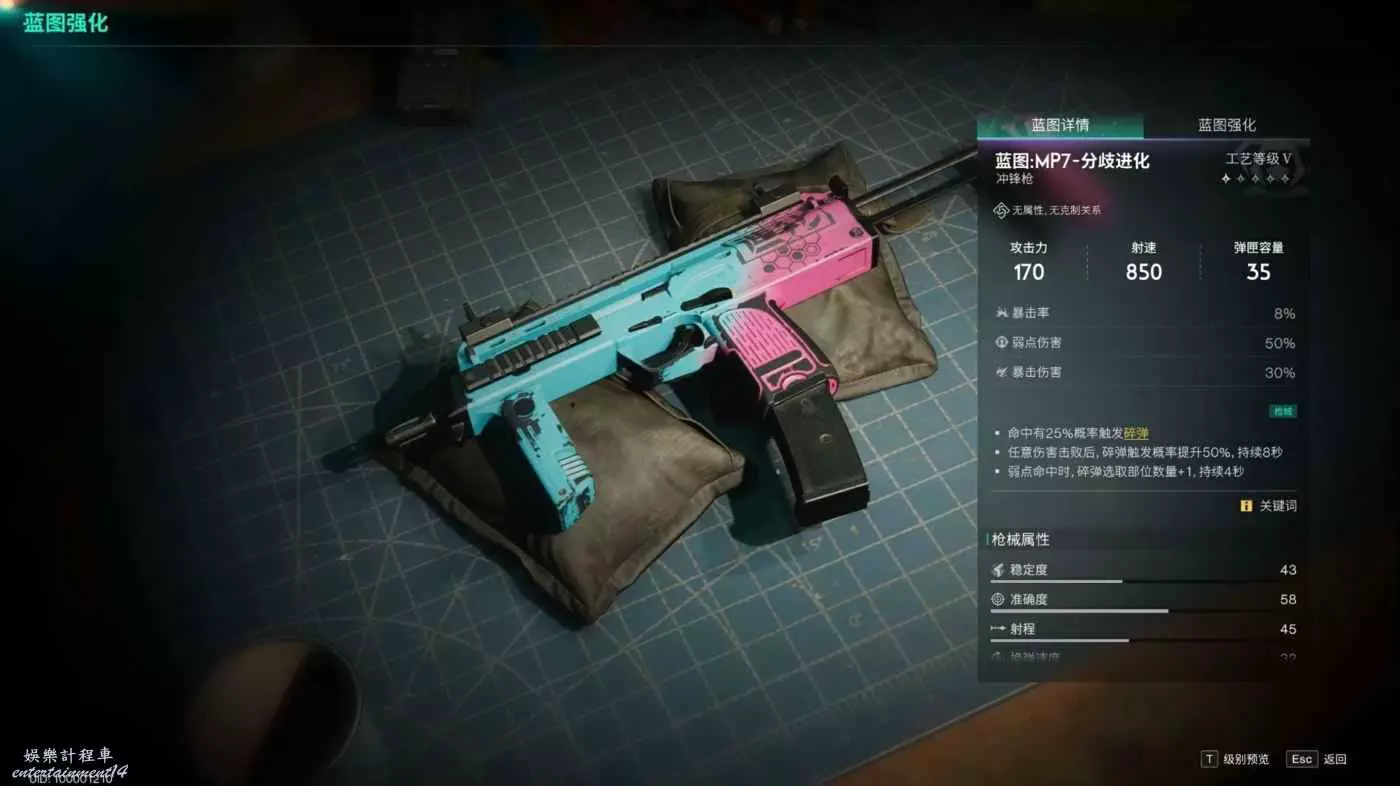Show 级别预览 level preview
1400x786 pixels.
click(1236, 759)
